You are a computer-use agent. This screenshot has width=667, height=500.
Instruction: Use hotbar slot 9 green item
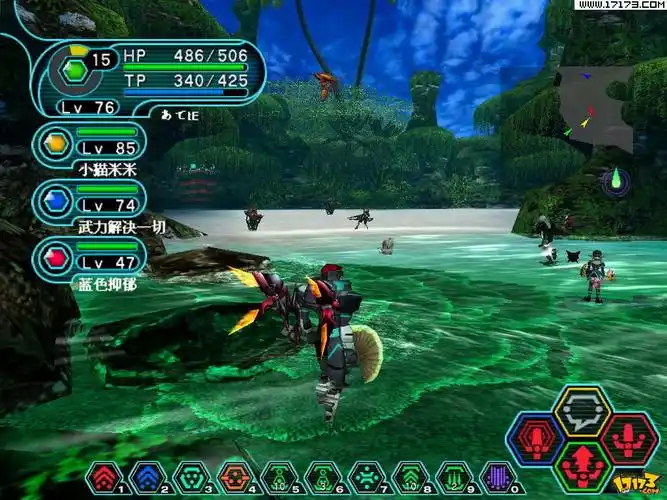(453, 477)
